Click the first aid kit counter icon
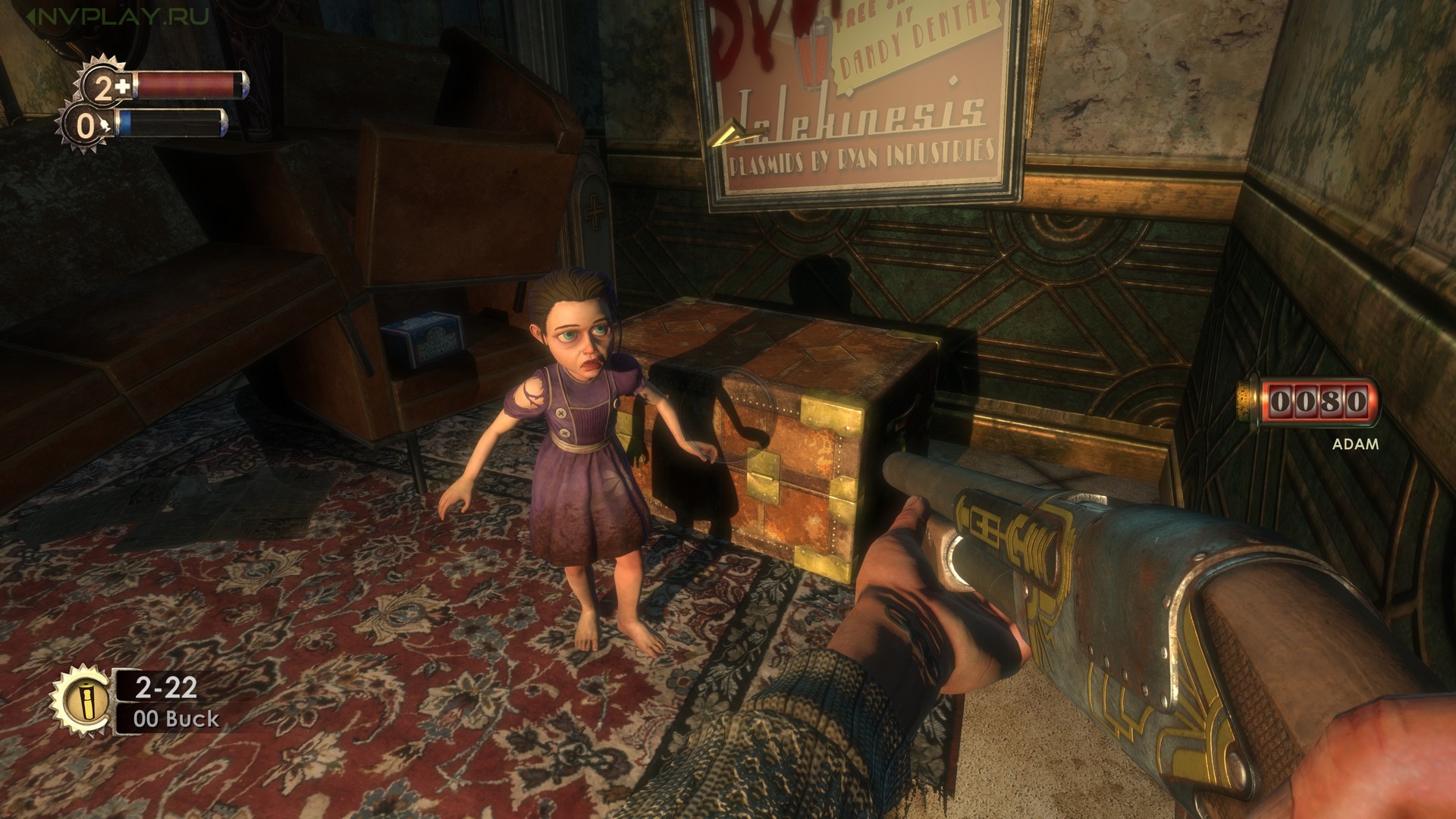 tap(106, 87)
